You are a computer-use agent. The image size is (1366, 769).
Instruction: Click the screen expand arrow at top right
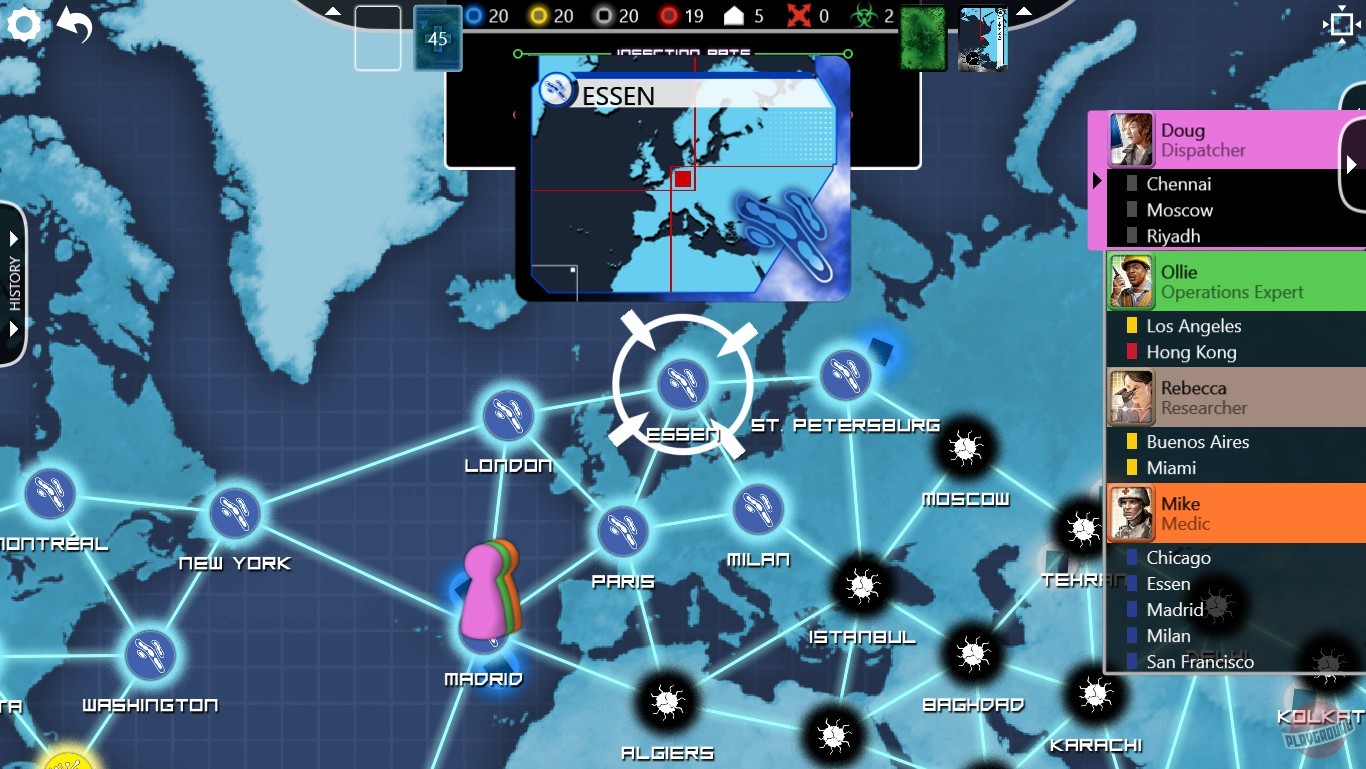[1342, 25]
